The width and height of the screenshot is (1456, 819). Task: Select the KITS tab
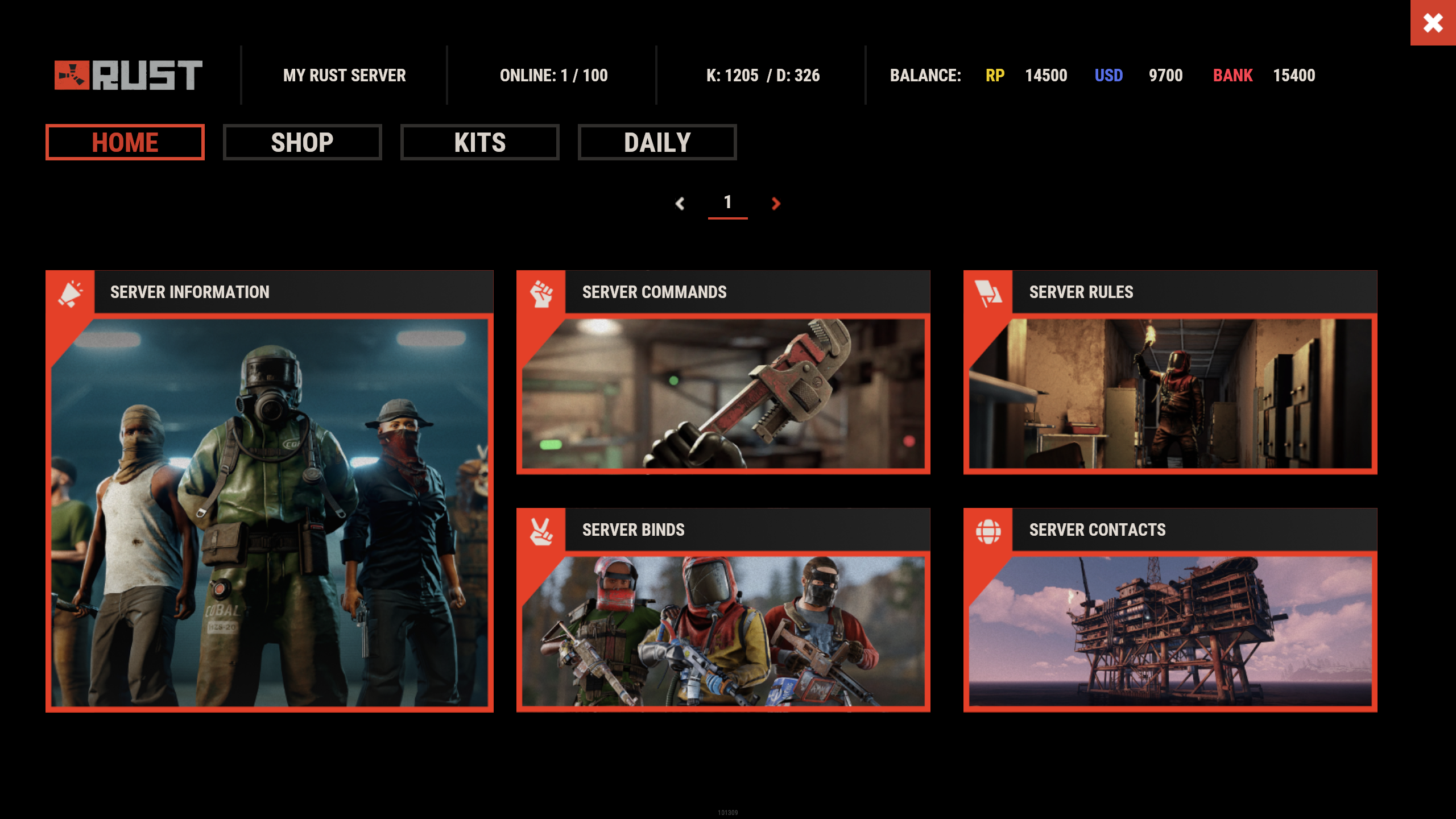pyautogui.click(x=480, y=142)
